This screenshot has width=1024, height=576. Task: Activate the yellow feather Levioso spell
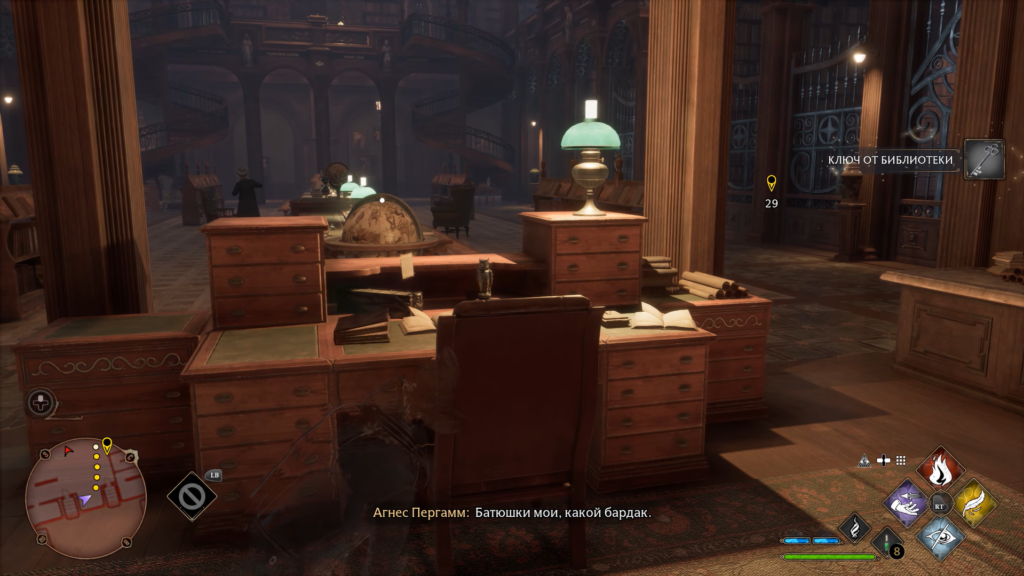click(x=975, y=502)
